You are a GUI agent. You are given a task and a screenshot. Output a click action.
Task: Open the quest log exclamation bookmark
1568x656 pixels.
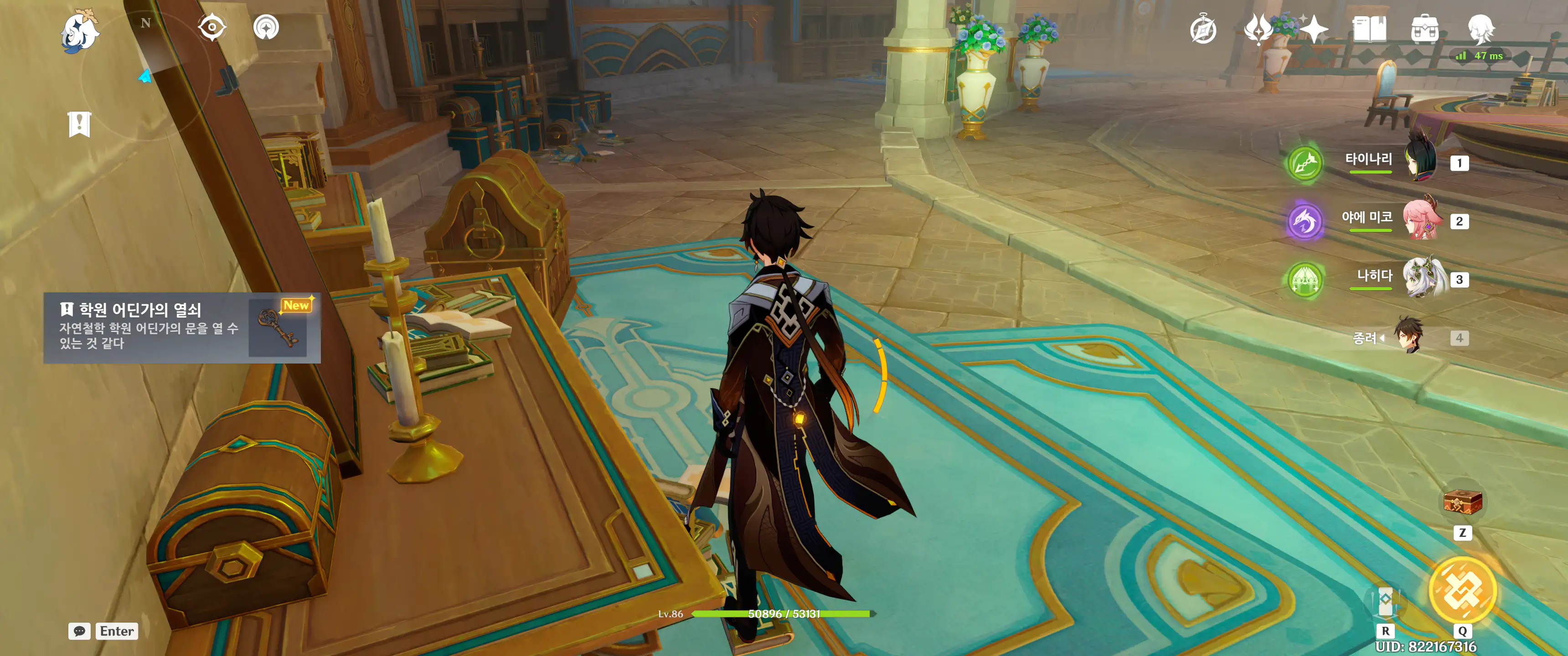coord(79,124)
